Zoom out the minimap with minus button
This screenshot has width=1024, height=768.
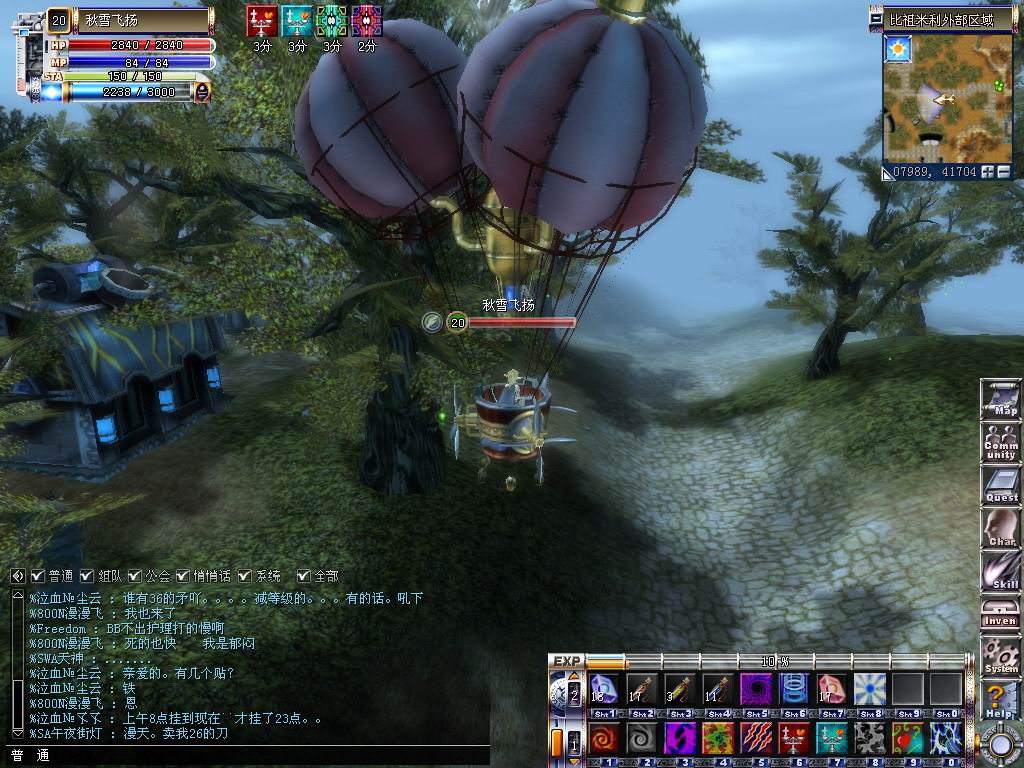pos(1003,172)
